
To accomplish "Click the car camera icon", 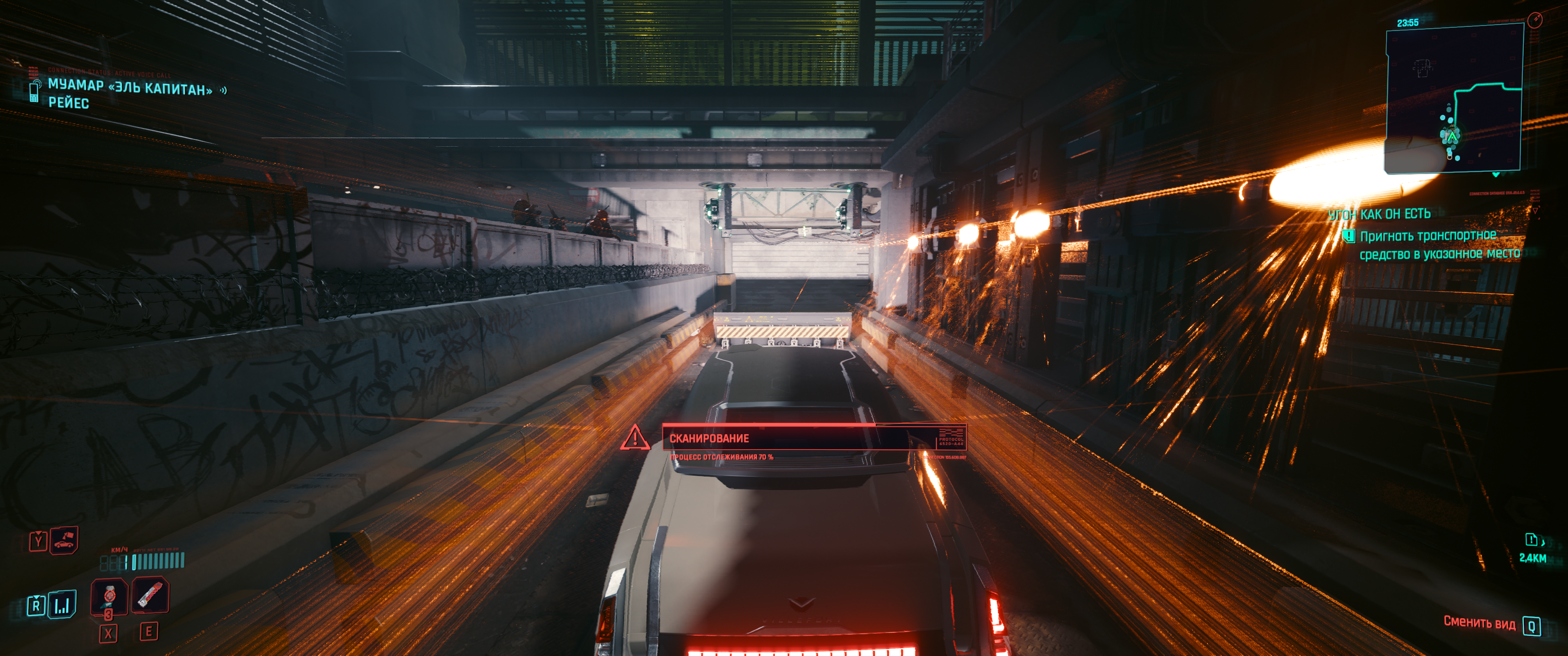I will tap(64, 540).
